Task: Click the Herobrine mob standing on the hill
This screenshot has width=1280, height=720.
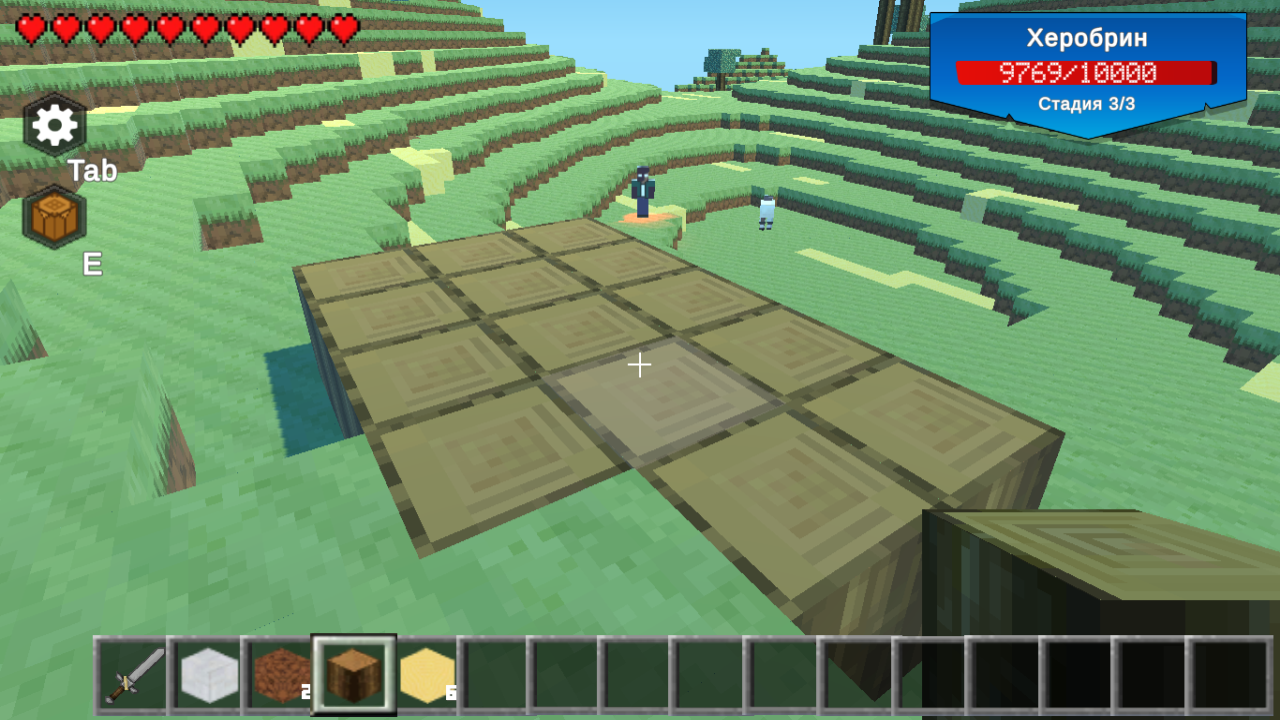Action: point(641,190)
